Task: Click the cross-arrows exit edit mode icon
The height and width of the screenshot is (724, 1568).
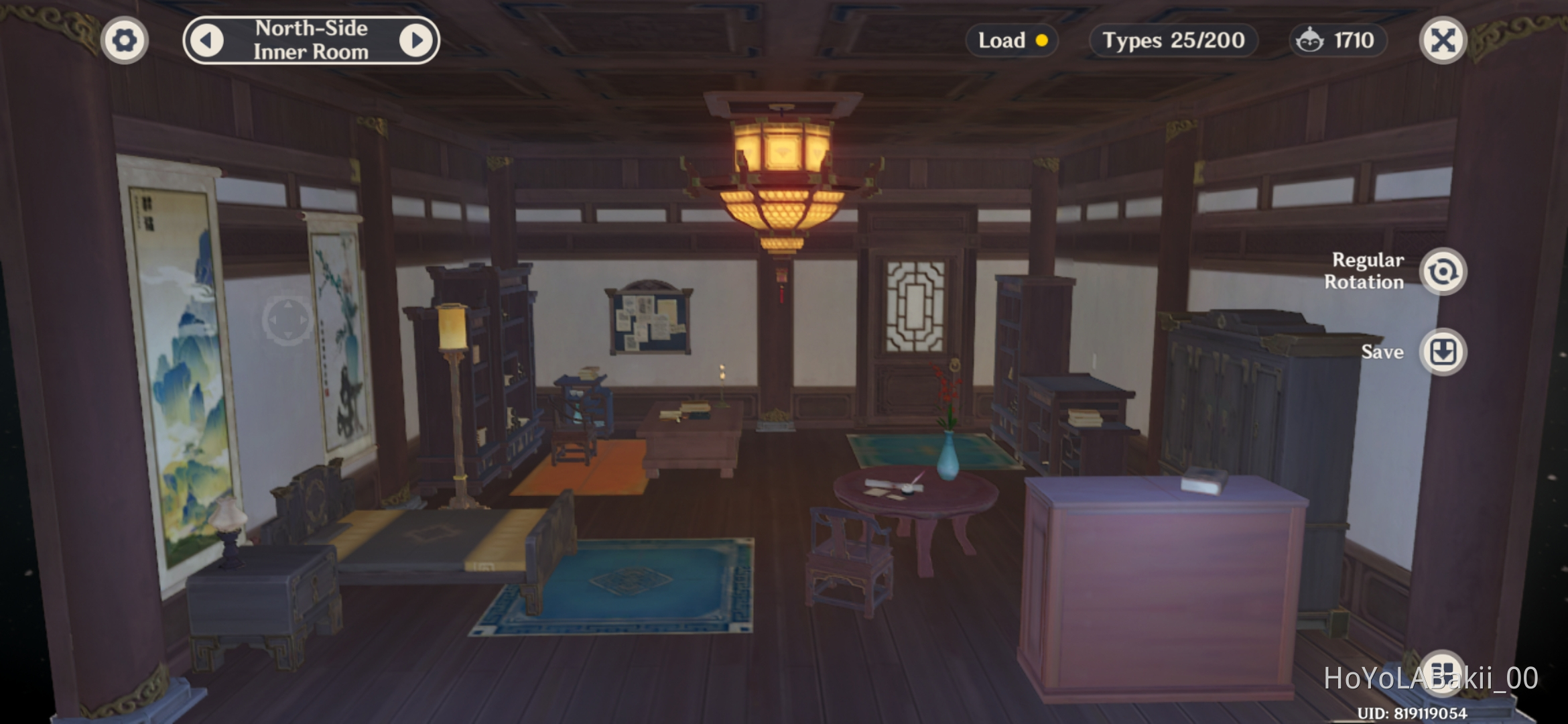Action: pyautogui.click(x=1443, y=40)
